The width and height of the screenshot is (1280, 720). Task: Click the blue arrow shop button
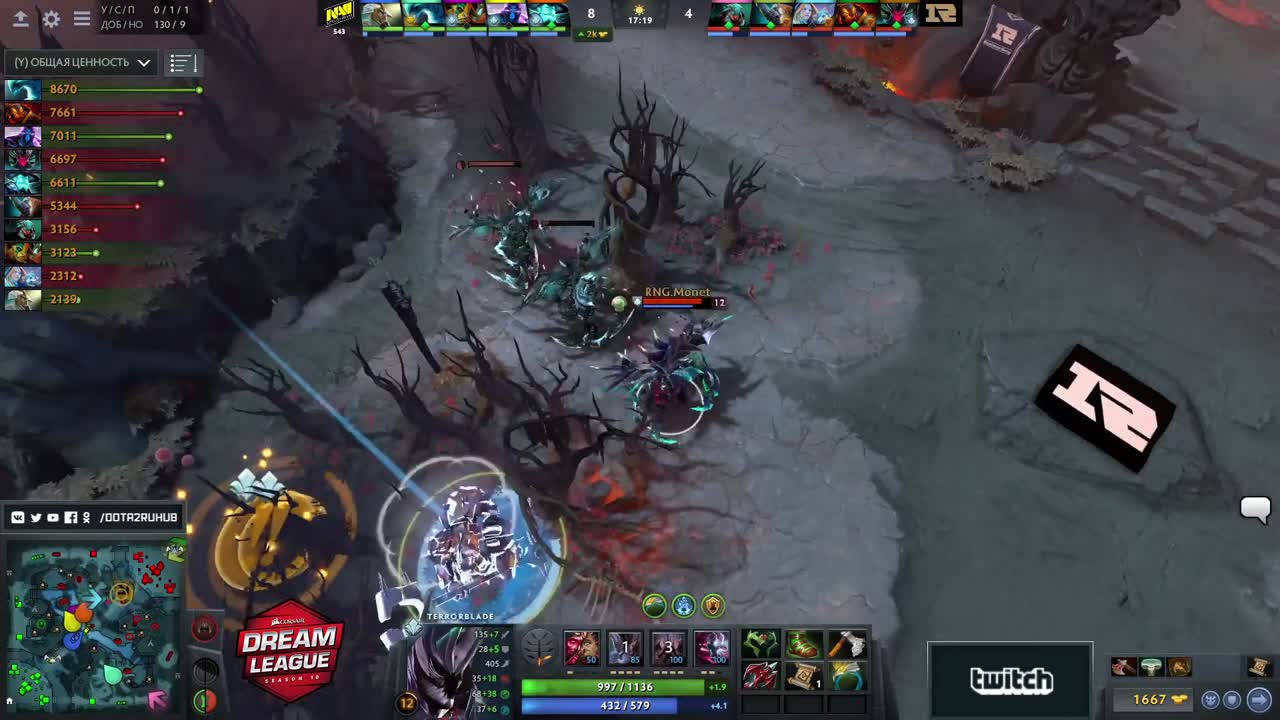(1258, 698)
